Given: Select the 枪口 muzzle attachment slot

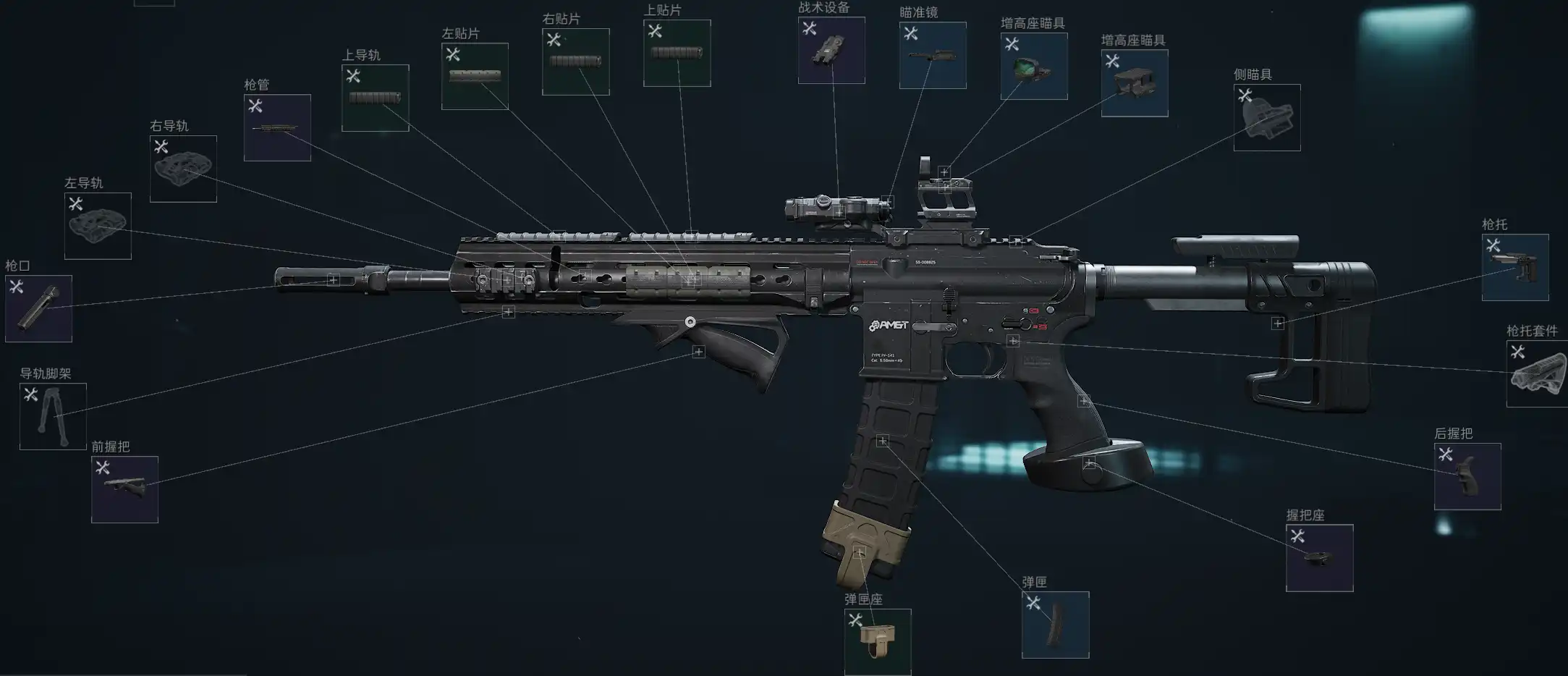Looking at the screenshot, I should [x=38, y=308].
